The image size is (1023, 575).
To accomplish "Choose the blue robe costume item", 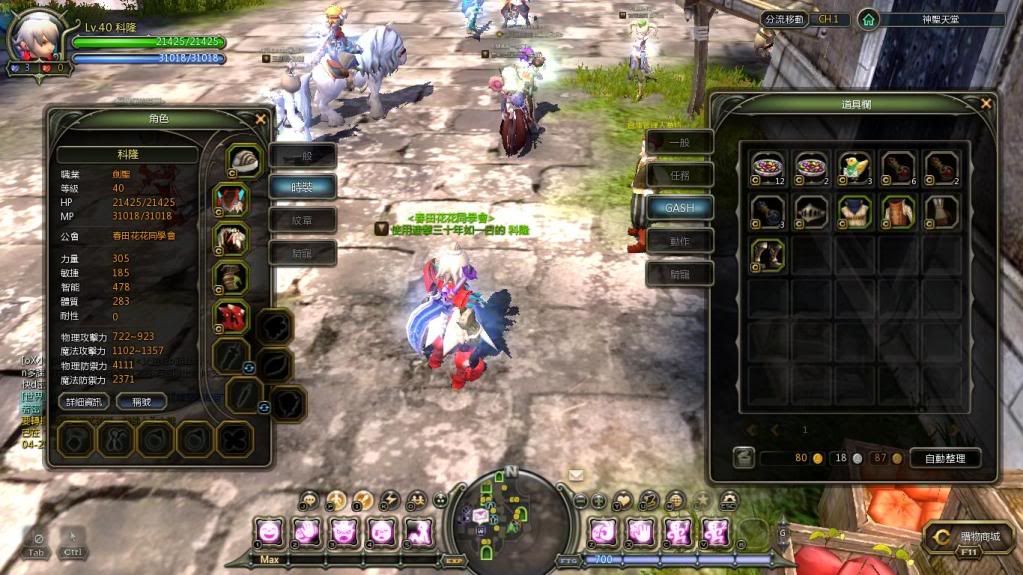I will pos(854,210).
